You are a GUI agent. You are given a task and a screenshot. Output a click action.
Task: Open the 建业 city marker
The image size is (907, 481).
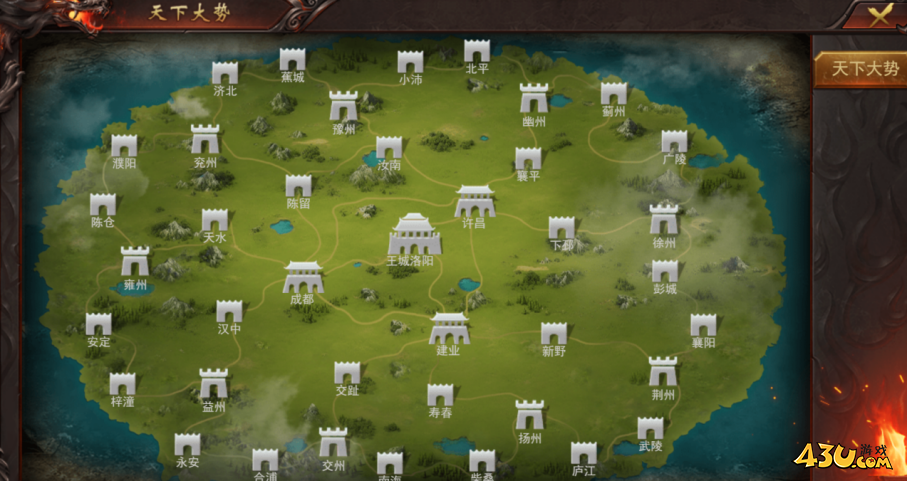click(x=449, y=329)
